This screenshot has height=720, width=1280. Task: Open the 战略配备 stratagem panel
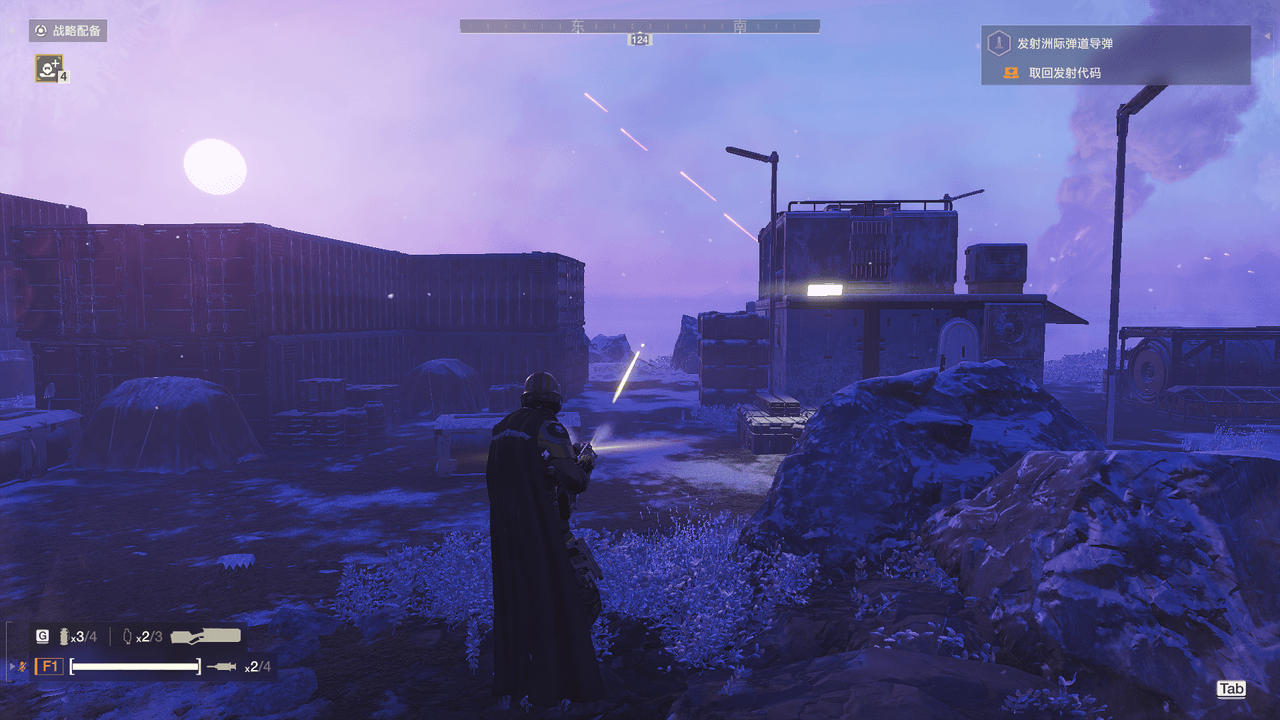68,31
